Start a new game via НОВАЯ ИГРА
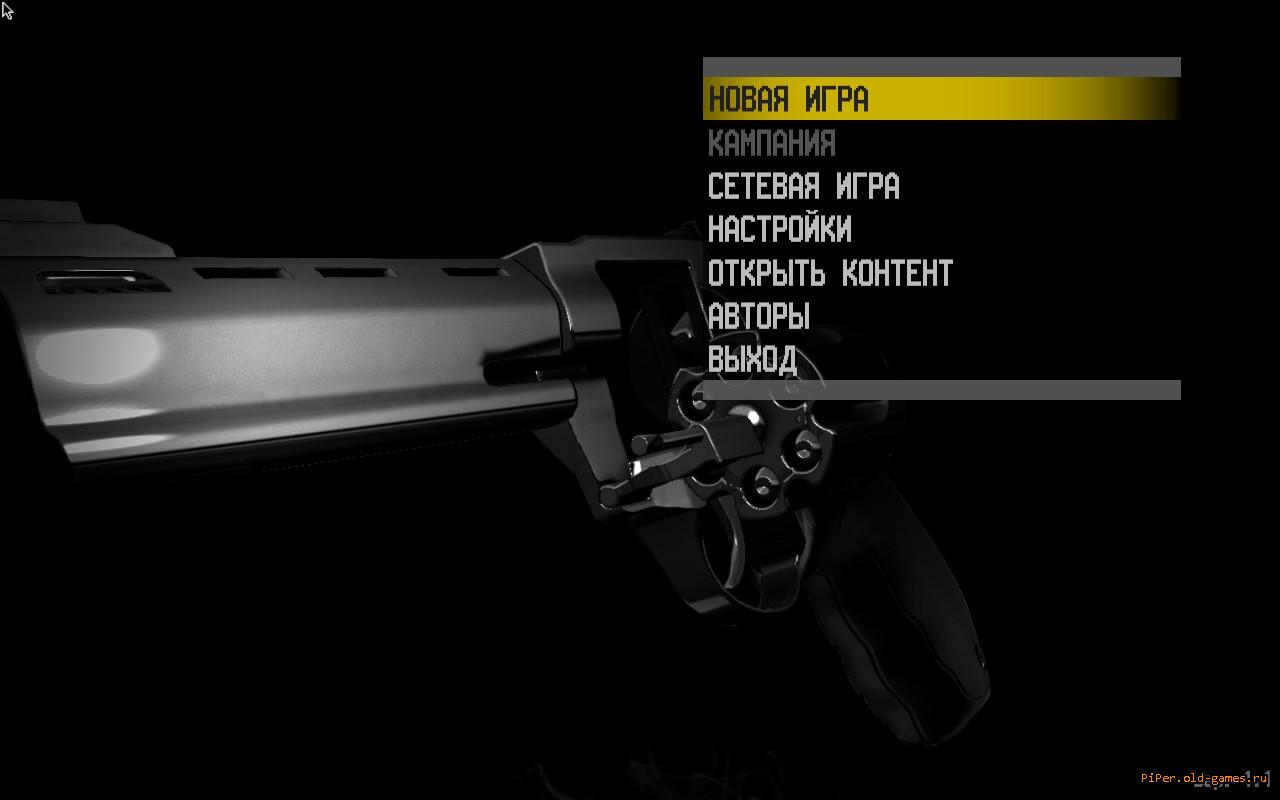This screenshot has width=1280, height=800. (789, 99)
